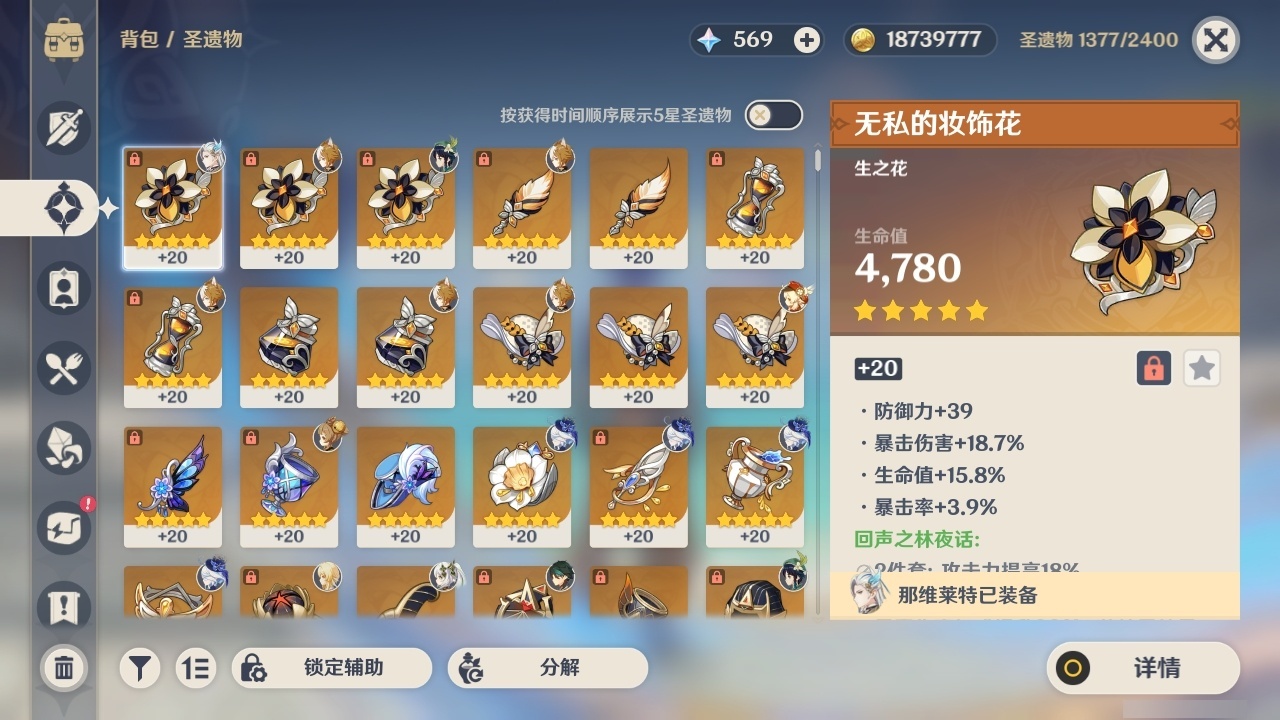Click the trash can icon in bottom corner
The width and height of the screenshot is (1280, 720).
click(63, 668)
